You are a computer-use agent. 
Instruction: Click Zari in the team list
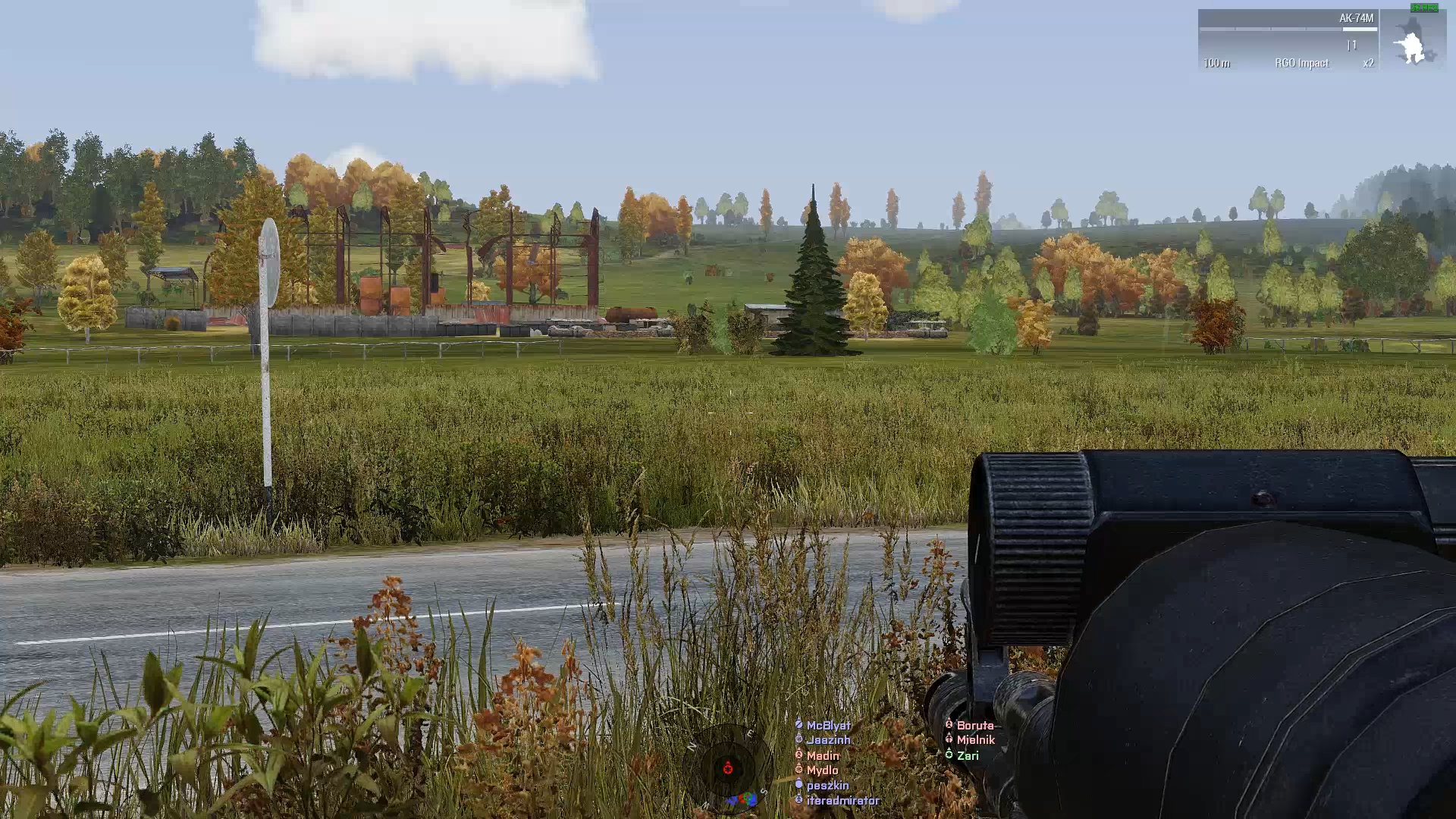(x=968, y=755)
